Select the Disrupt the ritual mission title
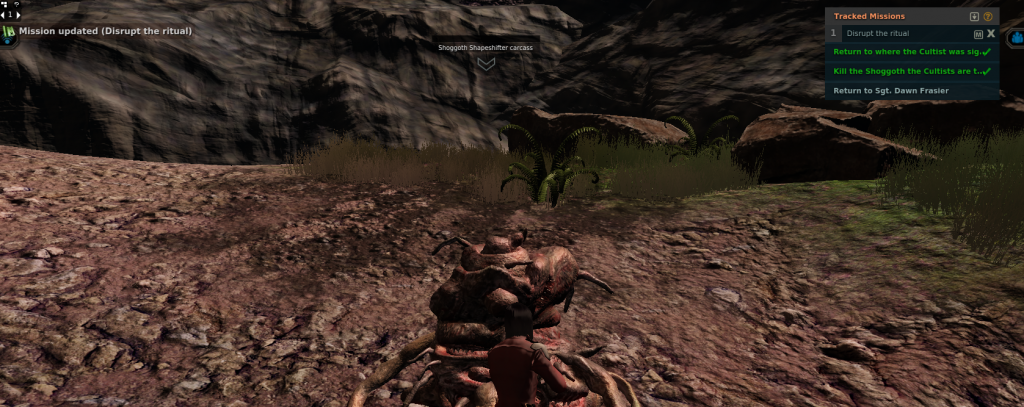This screenshot has width=1024, height=407. [x=877, y=33]
